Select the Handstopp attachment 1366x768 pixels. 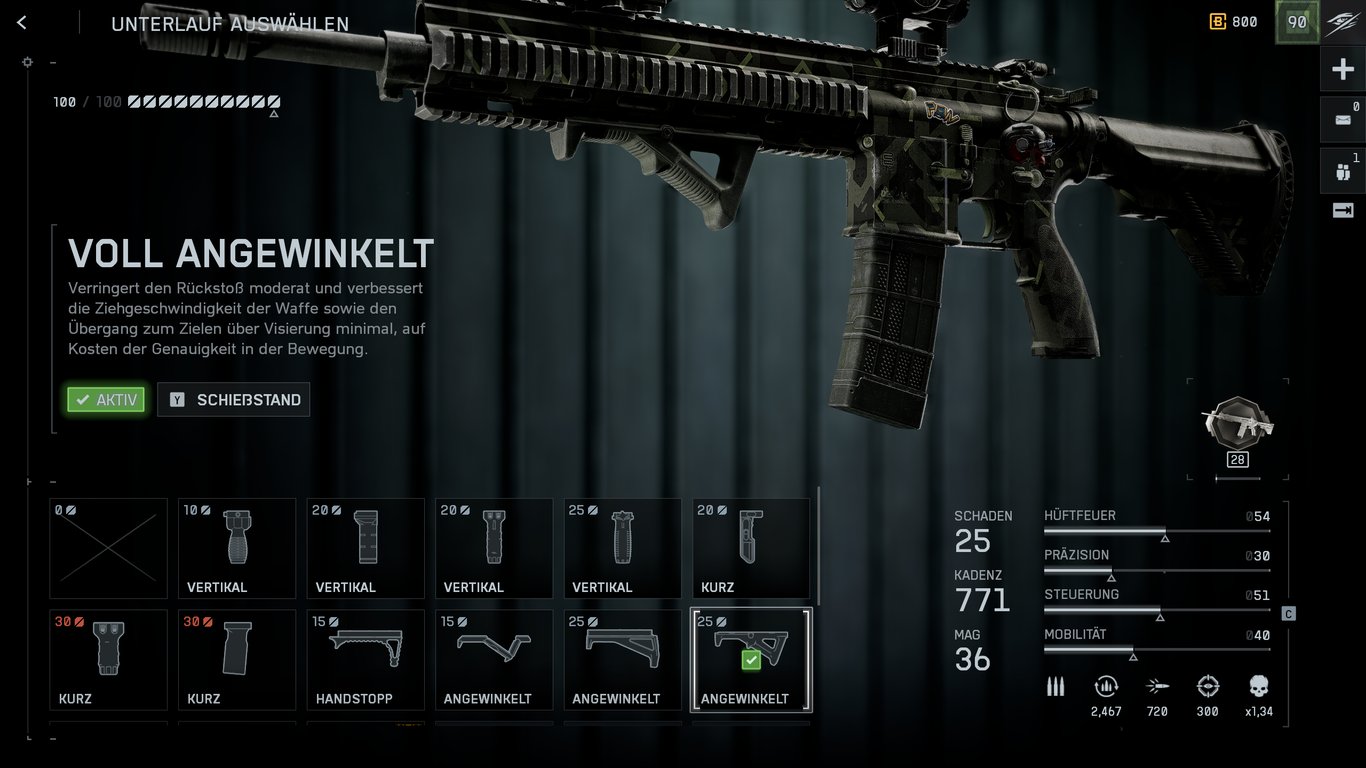point(365,659)
